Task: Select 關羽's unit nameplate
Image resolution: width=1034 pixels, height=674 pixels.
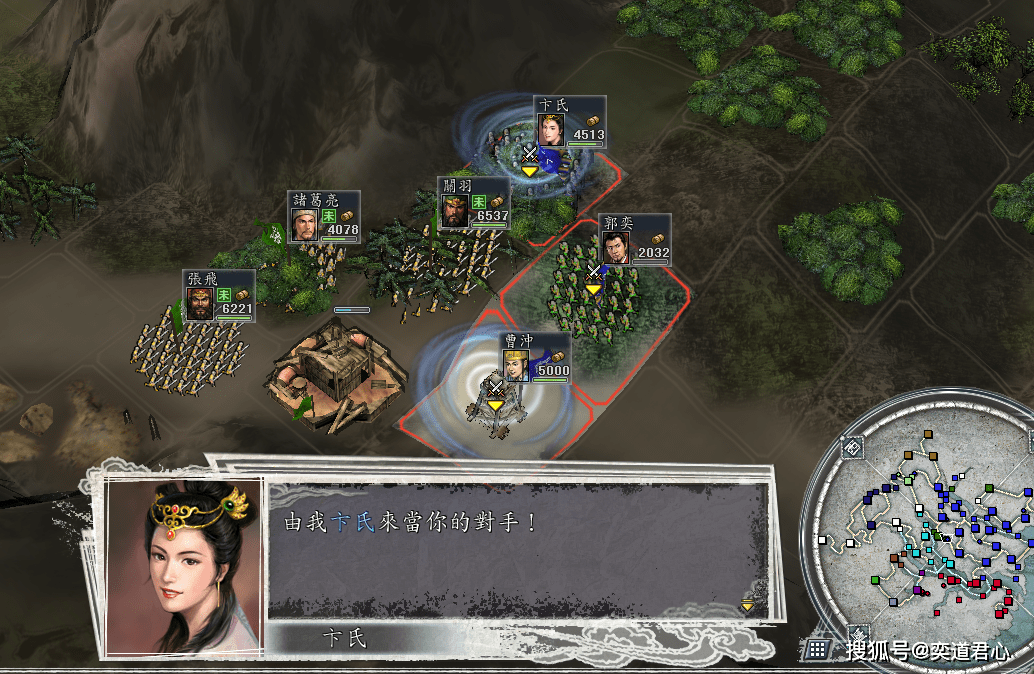Action: (x=474, y=204)
